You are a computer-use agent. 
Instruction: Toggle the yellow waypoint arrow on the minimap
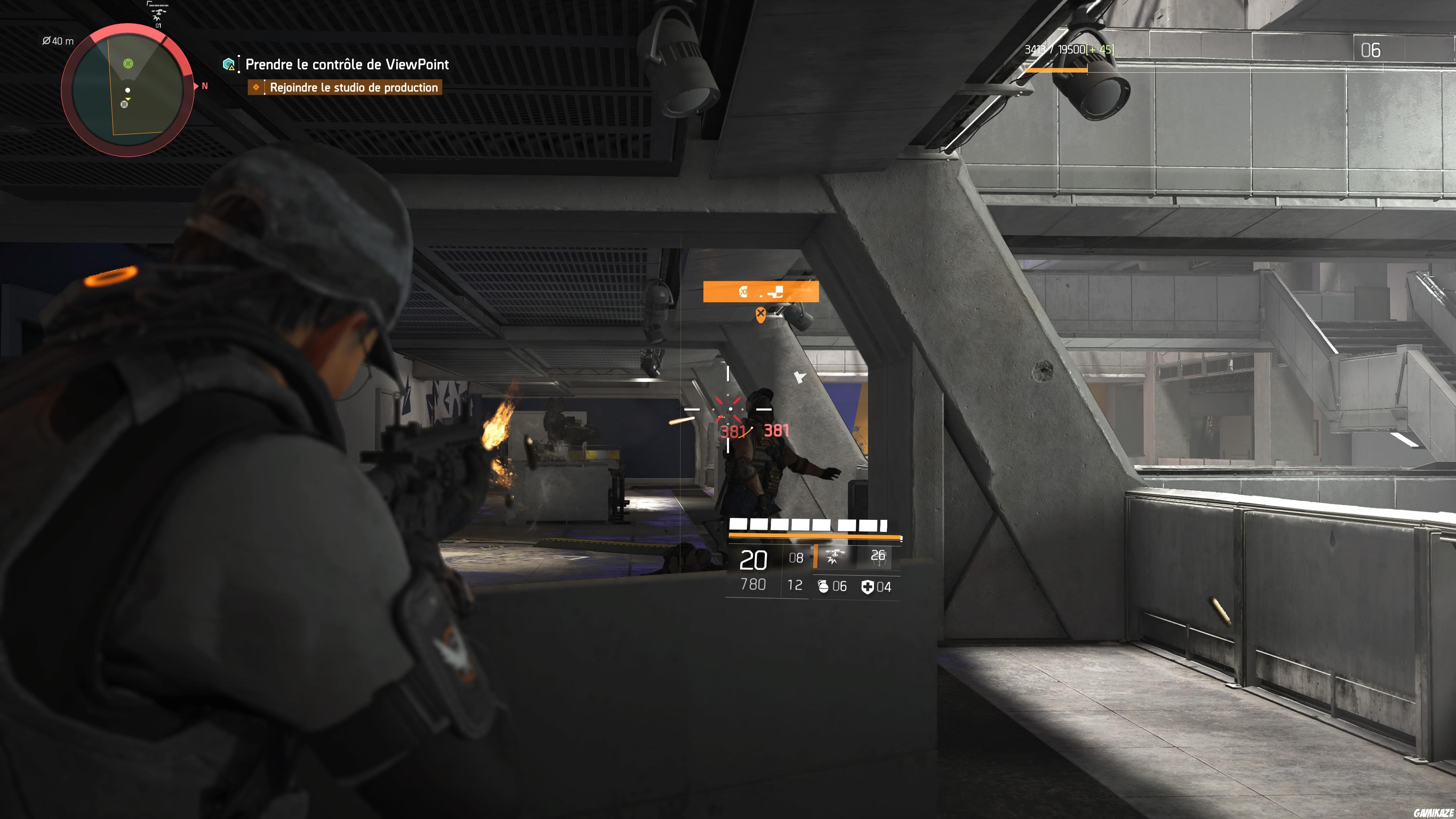[x=128, y=99]
